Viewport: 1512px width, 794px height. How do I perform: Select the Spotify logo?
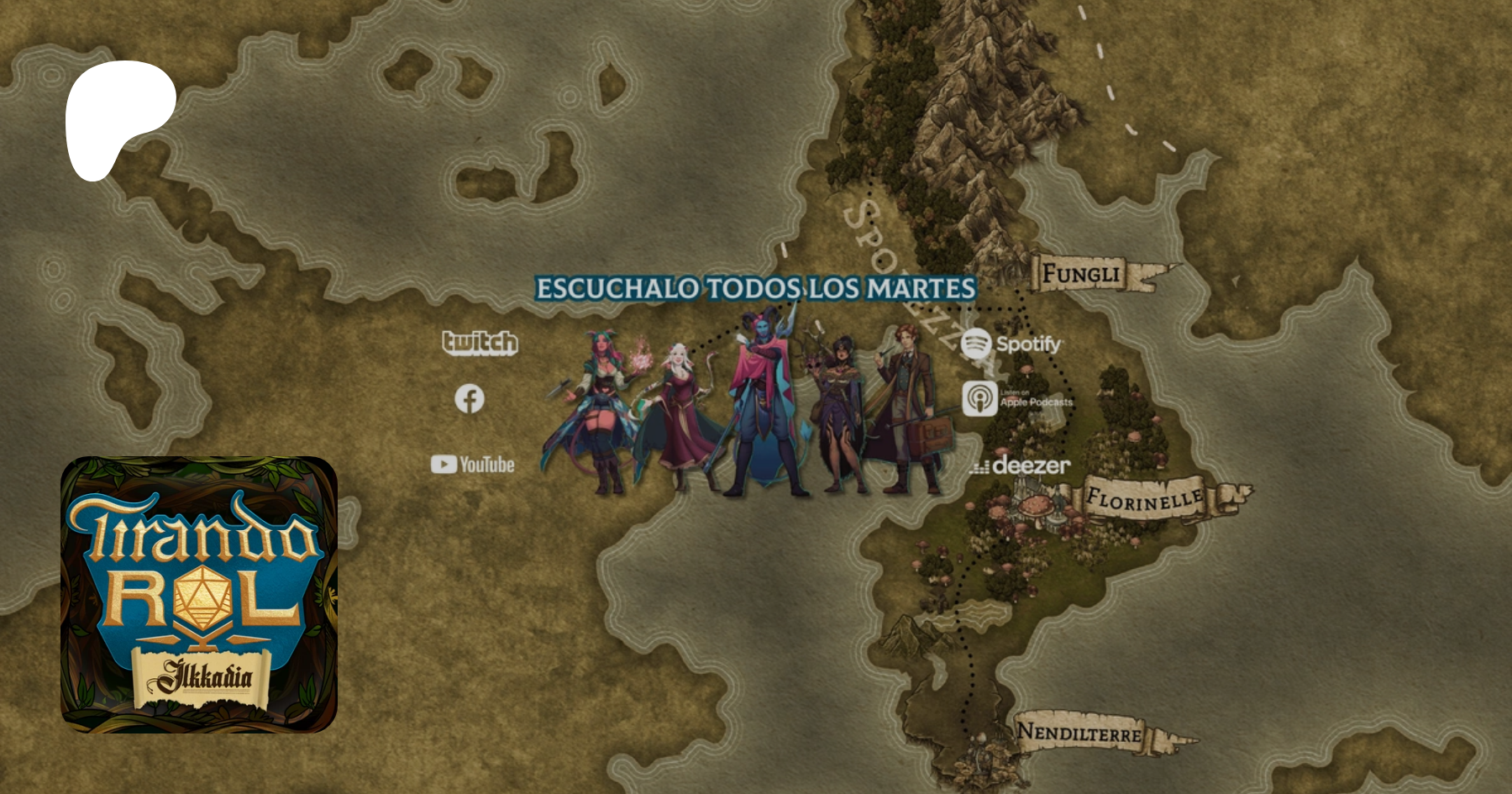[x=1011, y=344]
